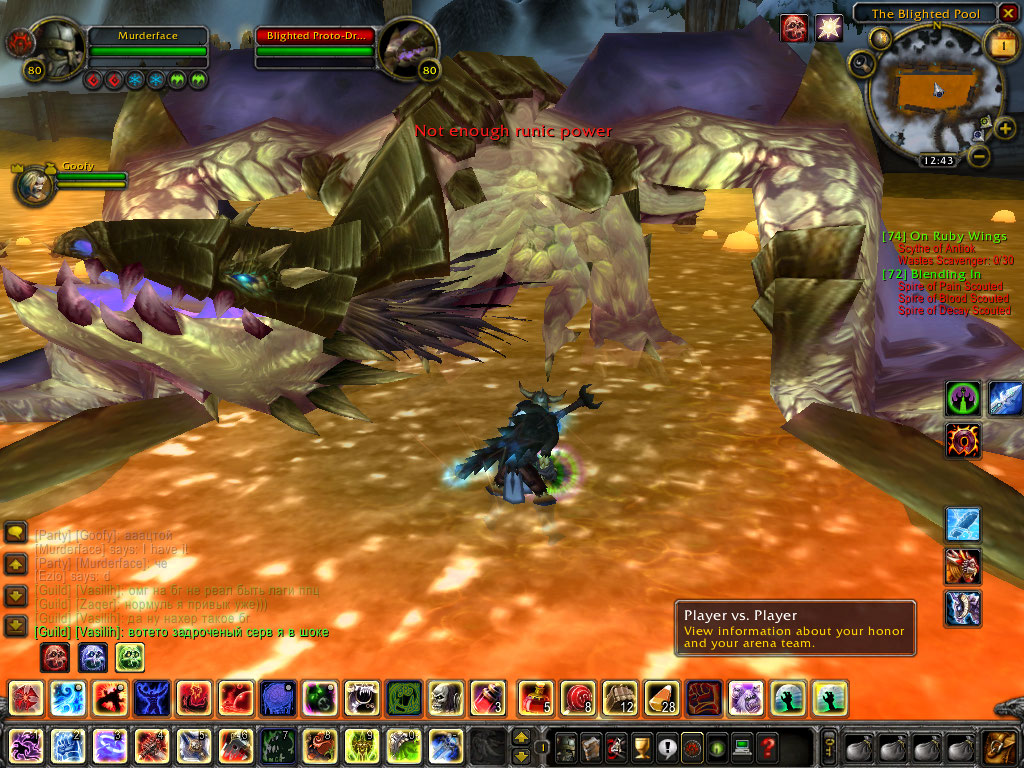Open the chat menu speech bubble button

pyautogui.click(x=15, y=533)
